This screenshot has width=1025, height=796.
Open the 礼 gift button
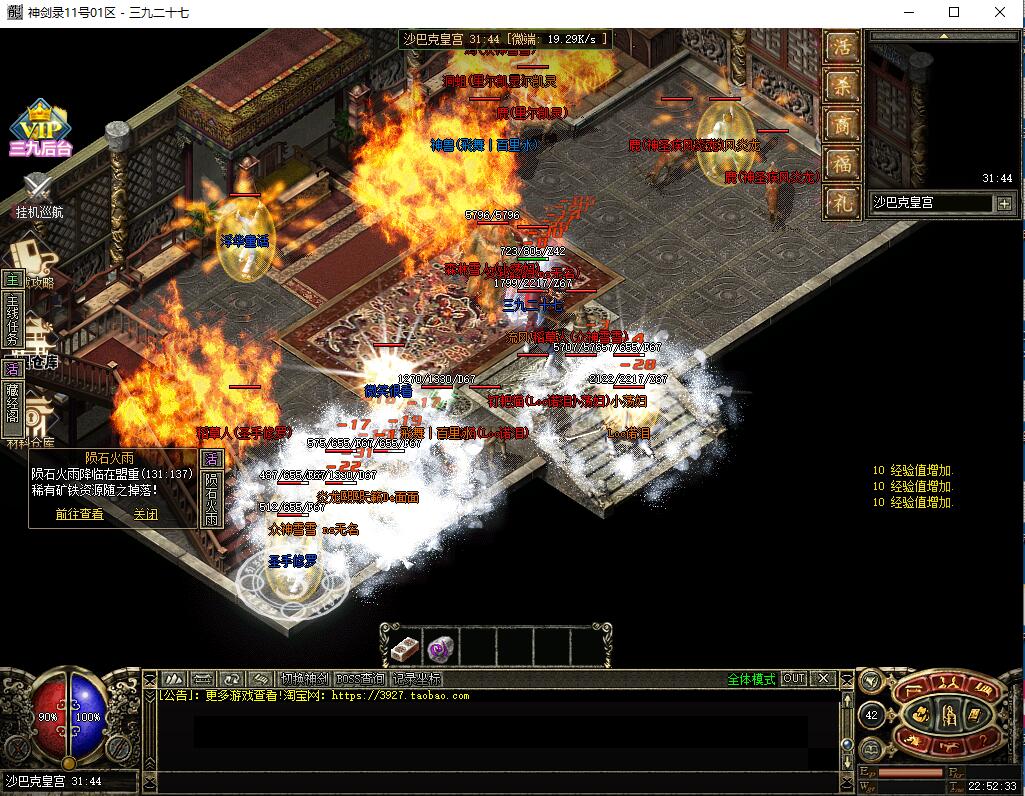point(842,202)
